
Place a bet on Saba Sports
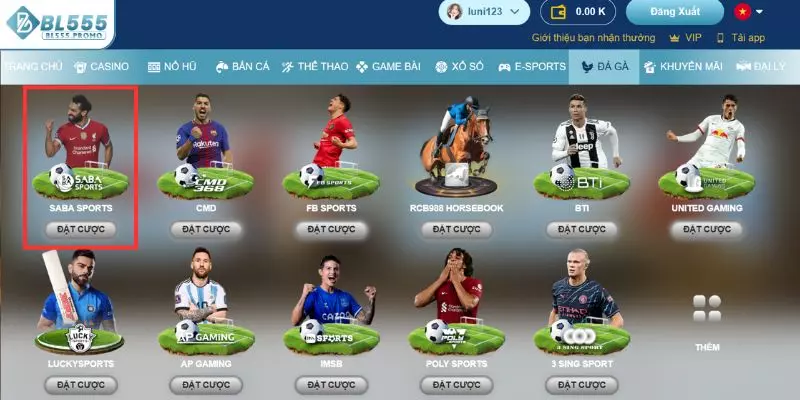(81, 229)
